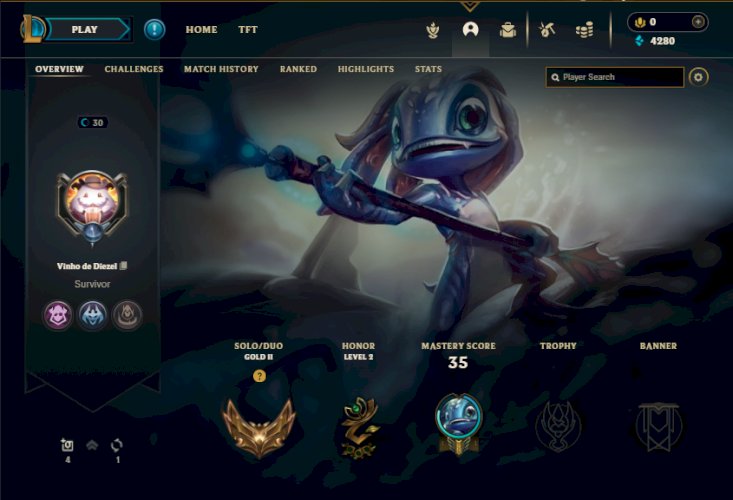Go to the HOME section
The width and height of the screenshot is (733, 500).
(201, 30)
